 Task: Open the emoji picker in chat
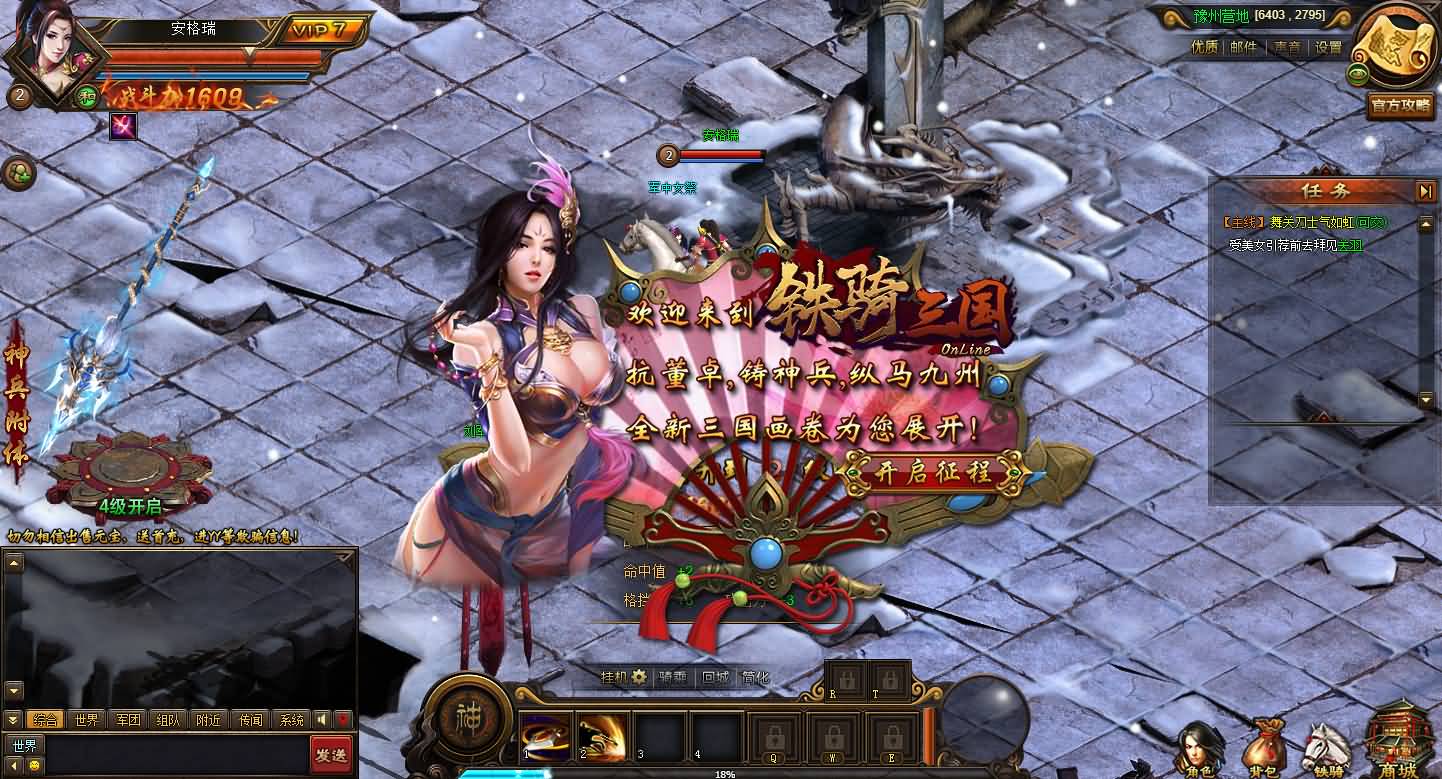35,766
